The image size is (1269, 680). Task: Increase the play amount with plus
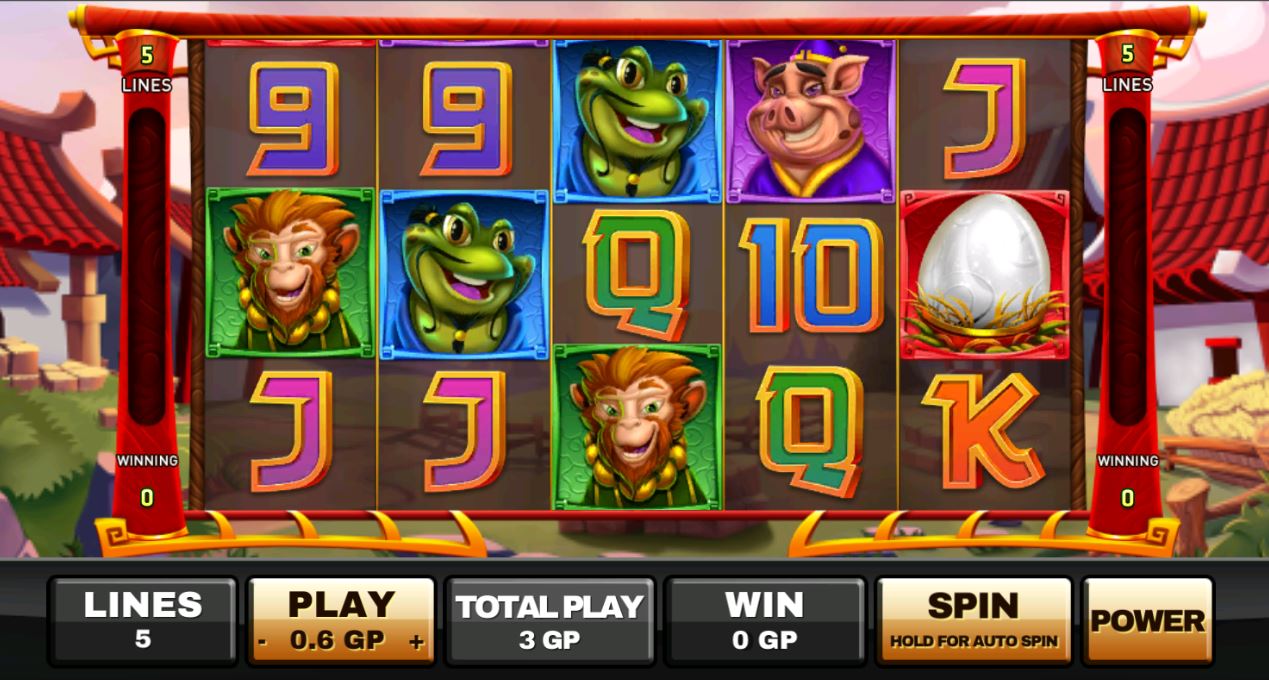[417, 642]
